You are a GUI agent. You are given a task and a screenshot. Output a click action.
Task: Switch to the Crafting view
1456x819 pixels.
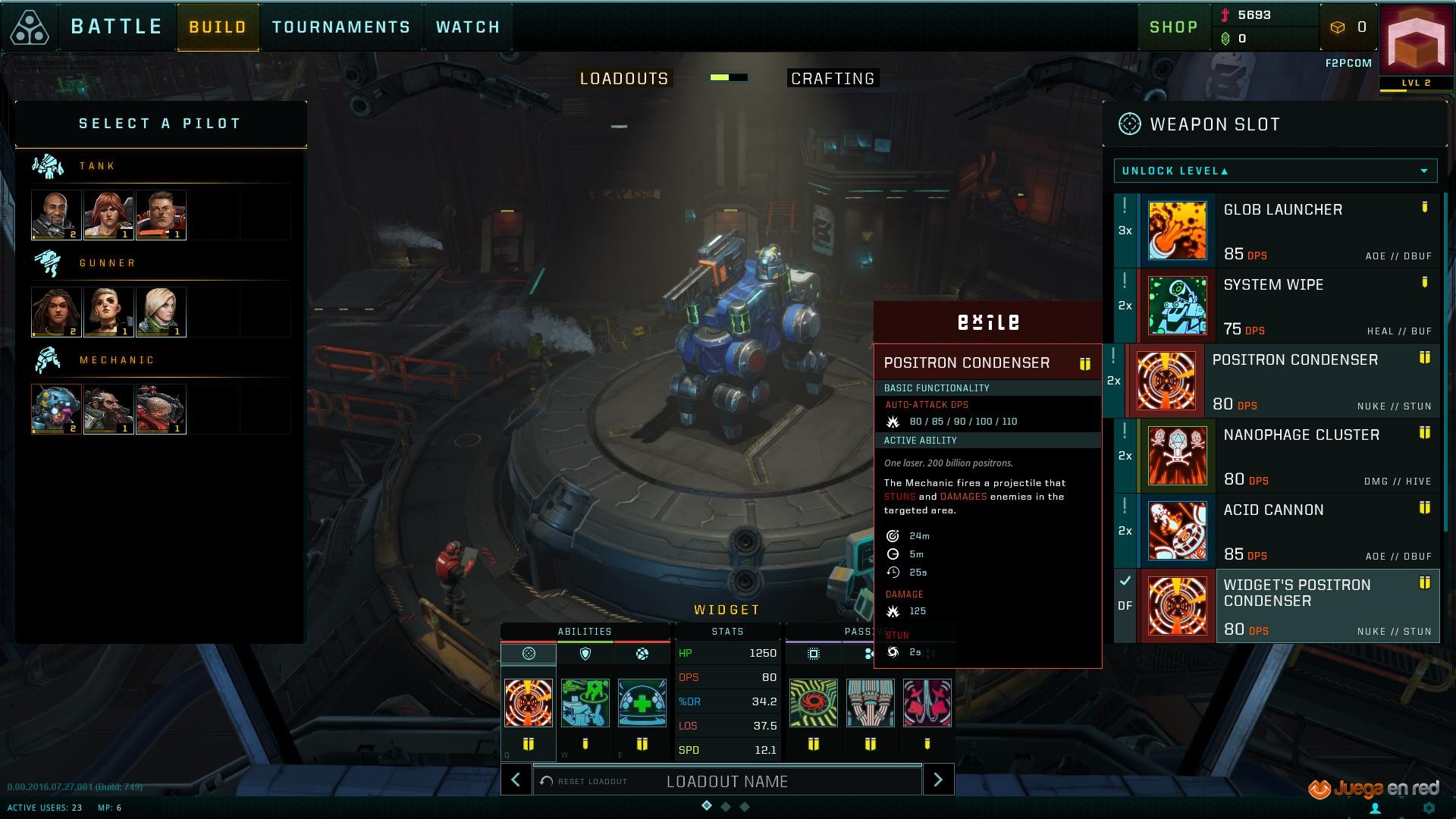coord(833,79)
